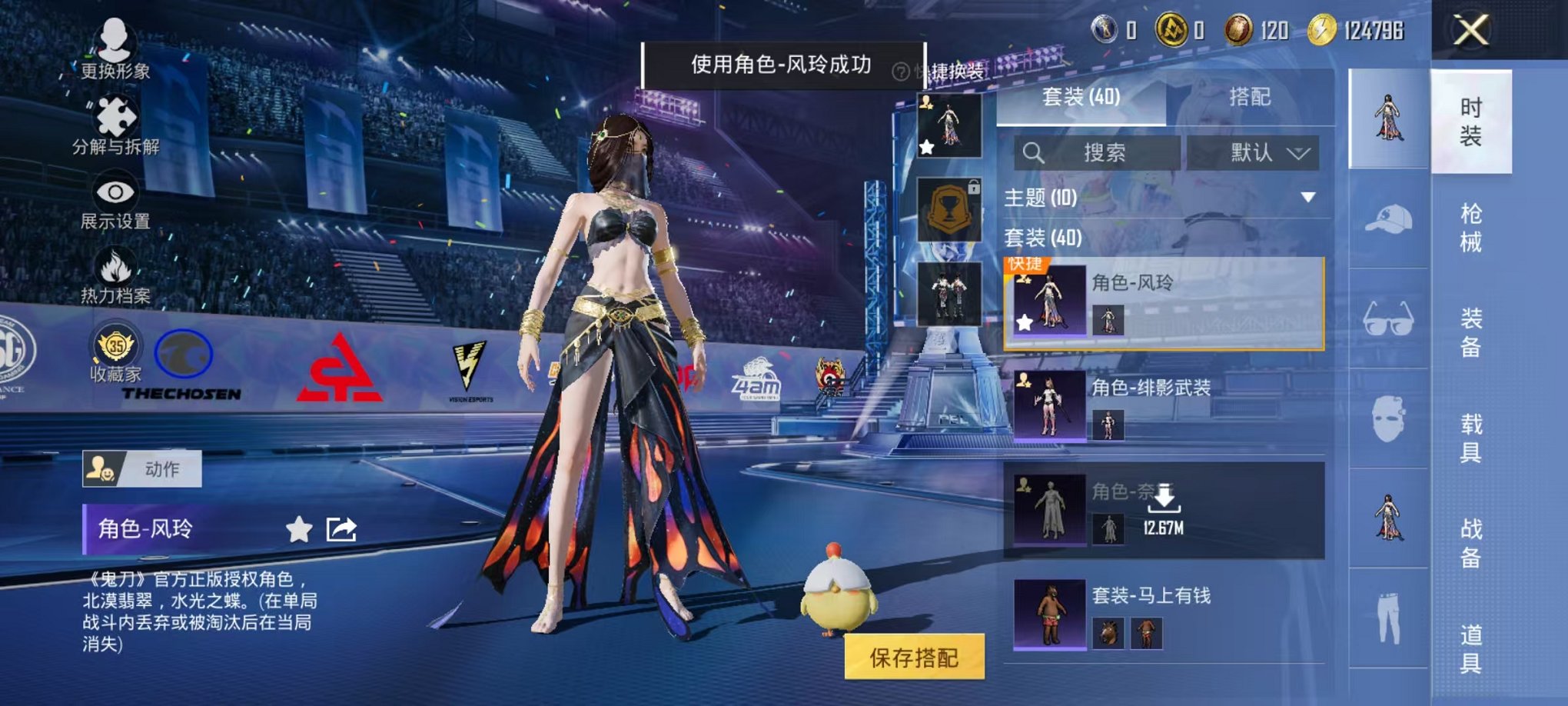Switch to the 枪械 firearms category

coord(1470,228)
